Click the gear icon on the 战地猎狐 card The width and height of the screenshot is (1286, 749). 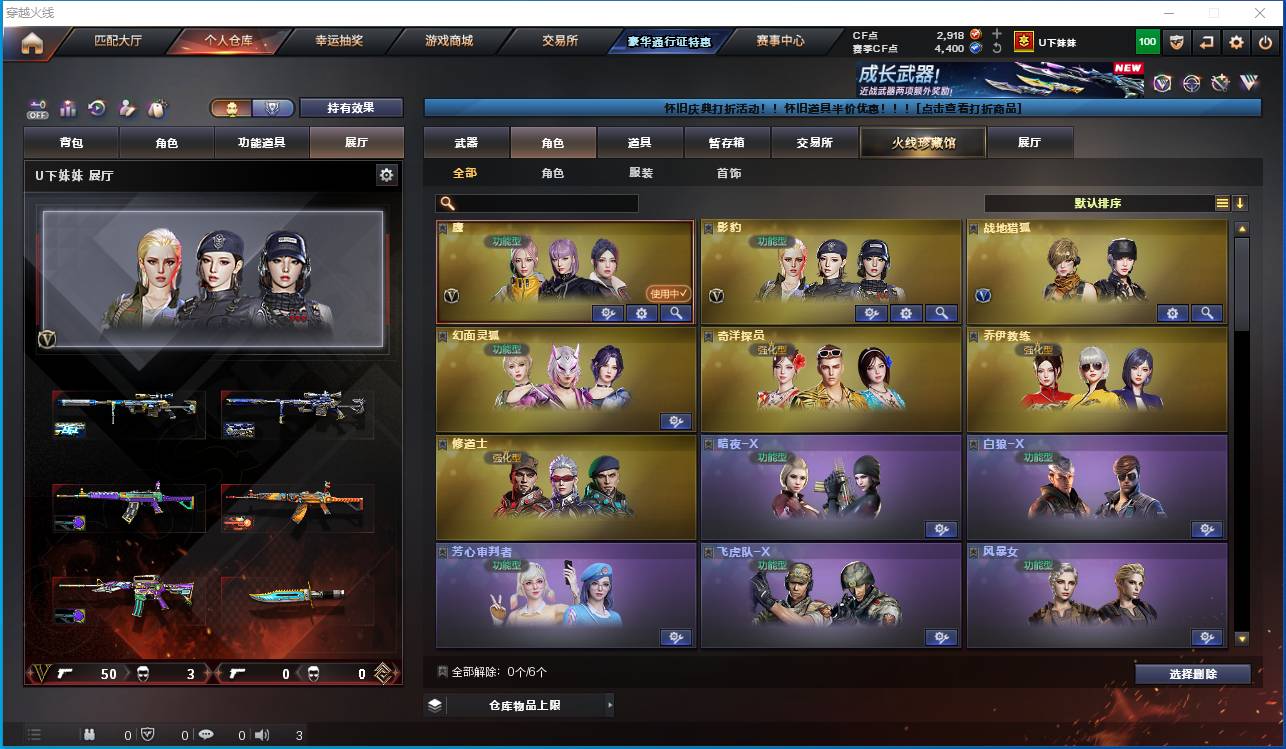click(x=1172, y=313)
